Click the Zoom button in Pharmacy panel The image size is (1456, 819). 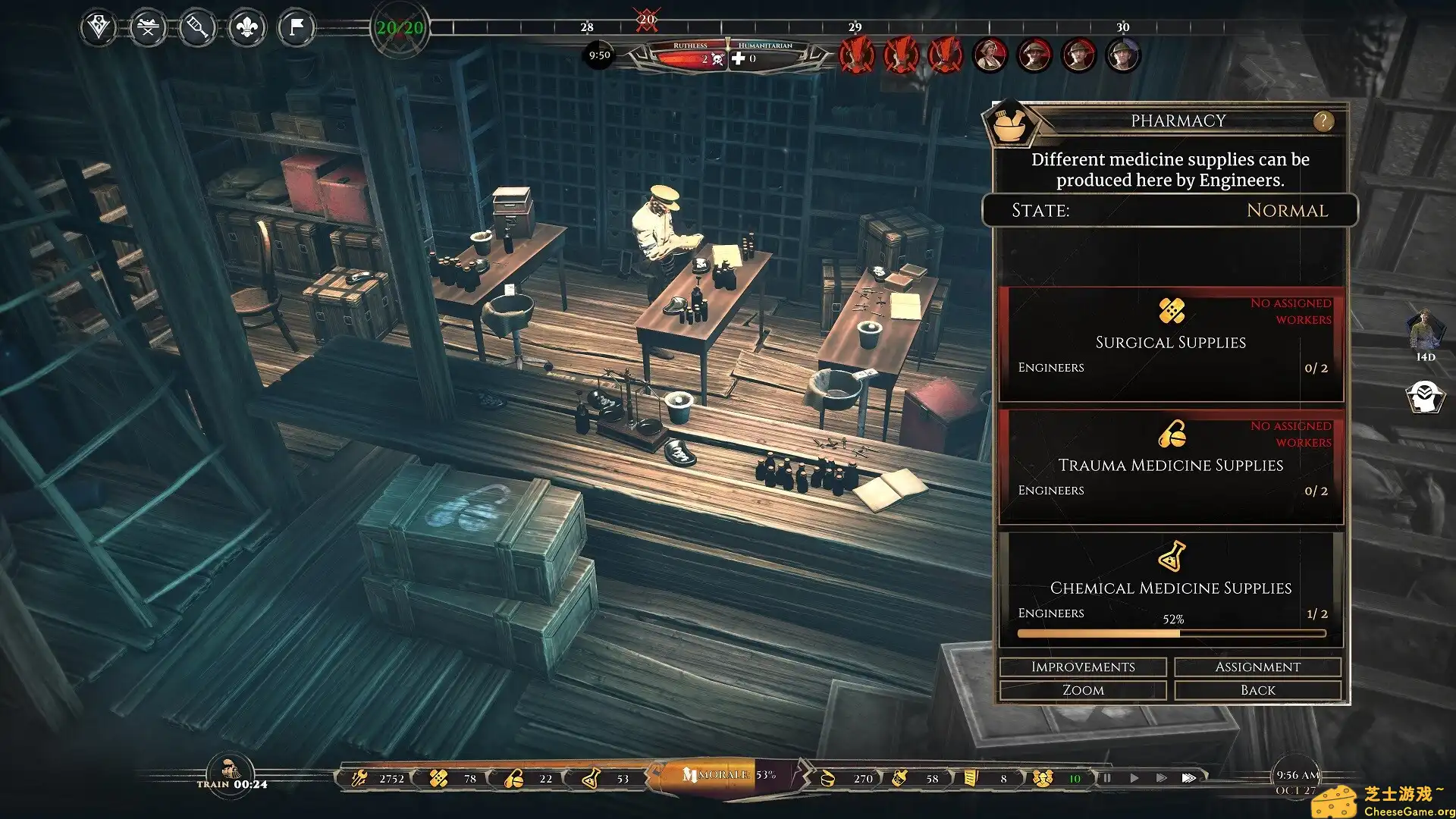[1083, 690]
